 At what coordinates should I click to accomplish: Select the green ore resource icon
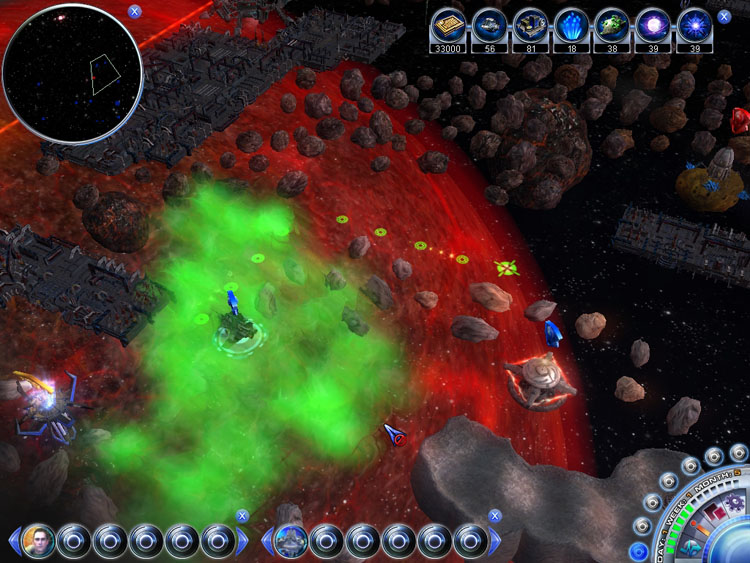(611, 25)
